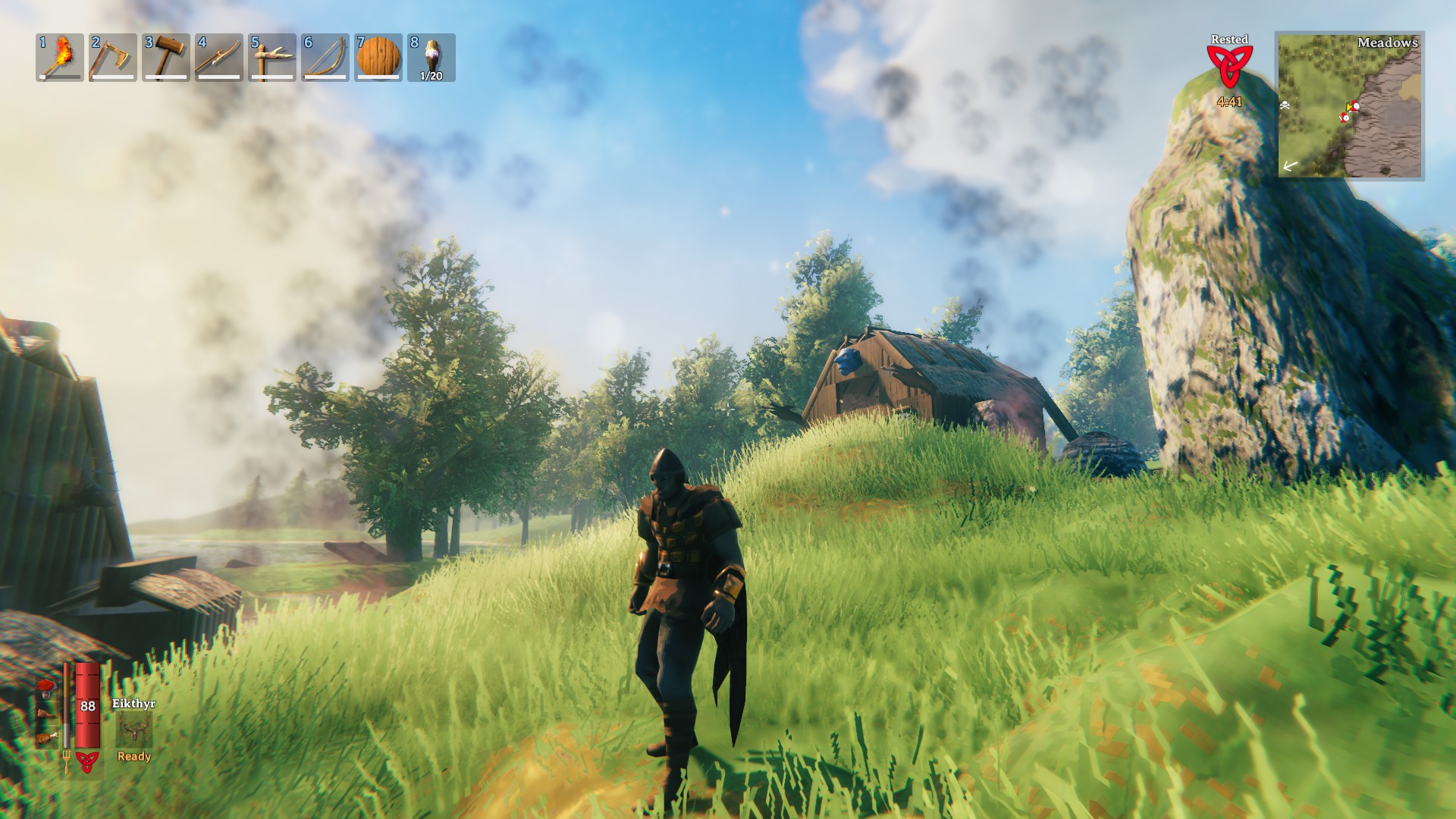The width and height of the screenshot is (1456, 819).
Task: Choose the wooden hammer slot
Action: coord(166,58)
